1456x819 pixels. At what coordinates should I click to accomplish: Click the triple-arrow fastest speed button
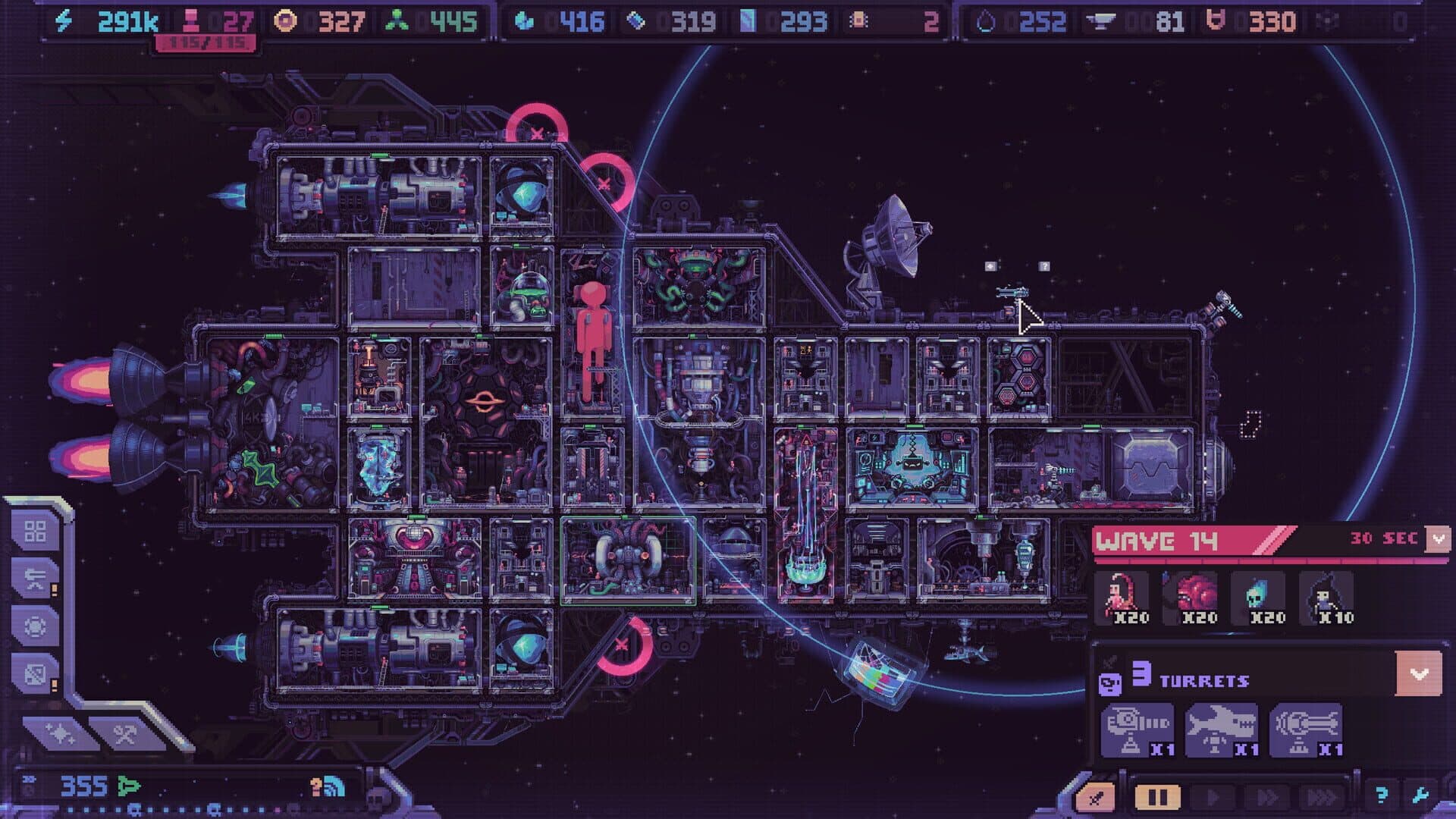click(1323, 797)
